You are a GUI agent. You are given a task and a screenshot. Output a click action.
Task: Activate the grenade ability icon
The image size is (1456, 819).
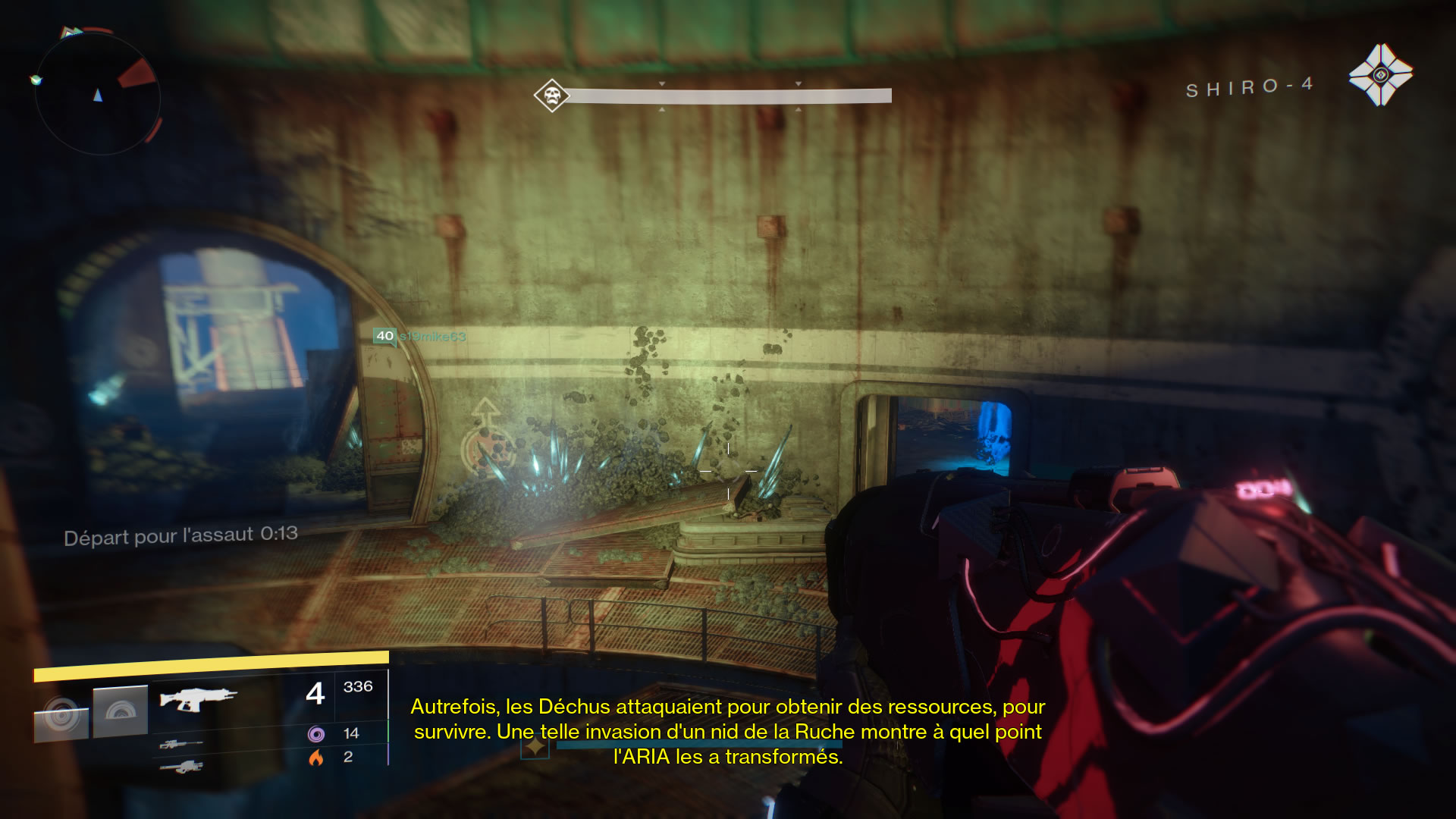coord(61,714)
